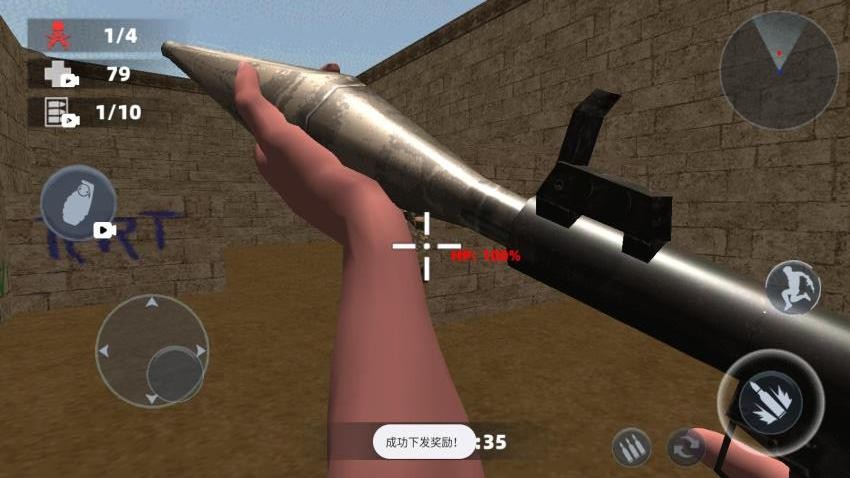Switch weapon using the circular arrows icon
Screen dimensions: 850x478
pos(686,447)
